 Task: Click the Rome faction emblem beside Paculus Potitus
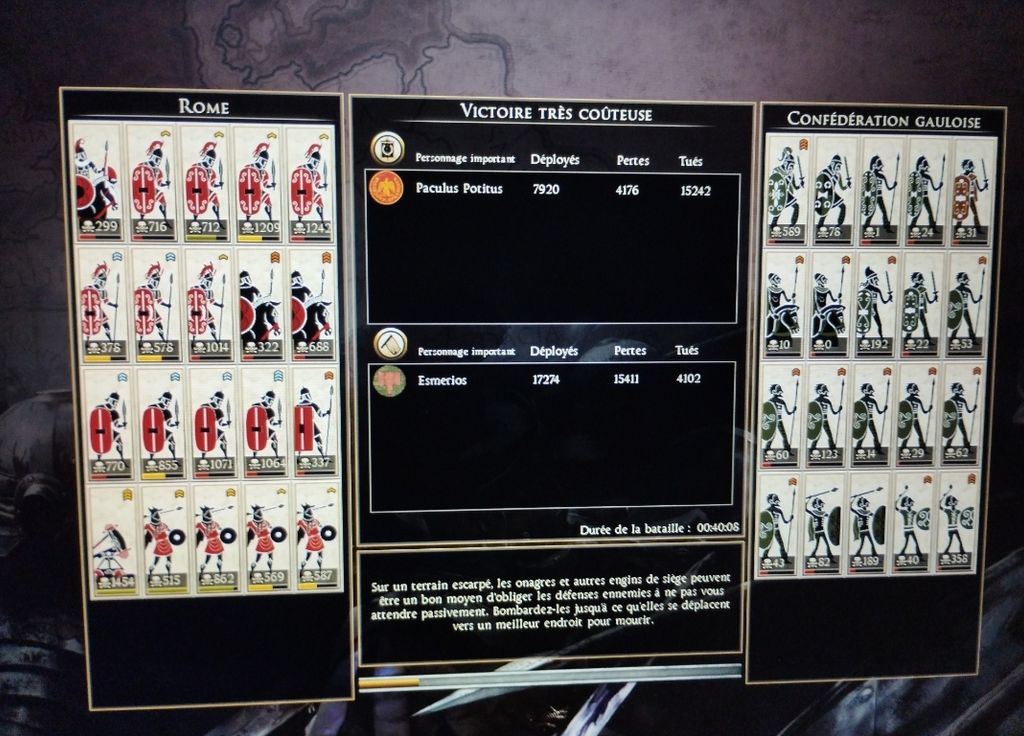387,188
